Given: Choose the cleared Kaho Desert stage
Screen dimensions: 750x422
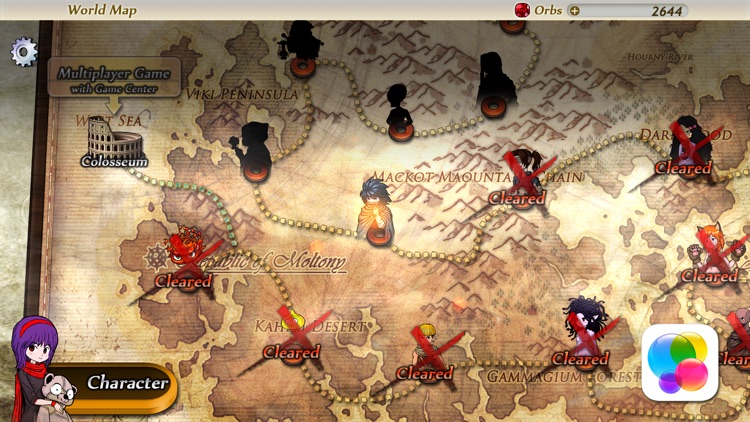Looking at the screenshot, I should click(292, 340).
